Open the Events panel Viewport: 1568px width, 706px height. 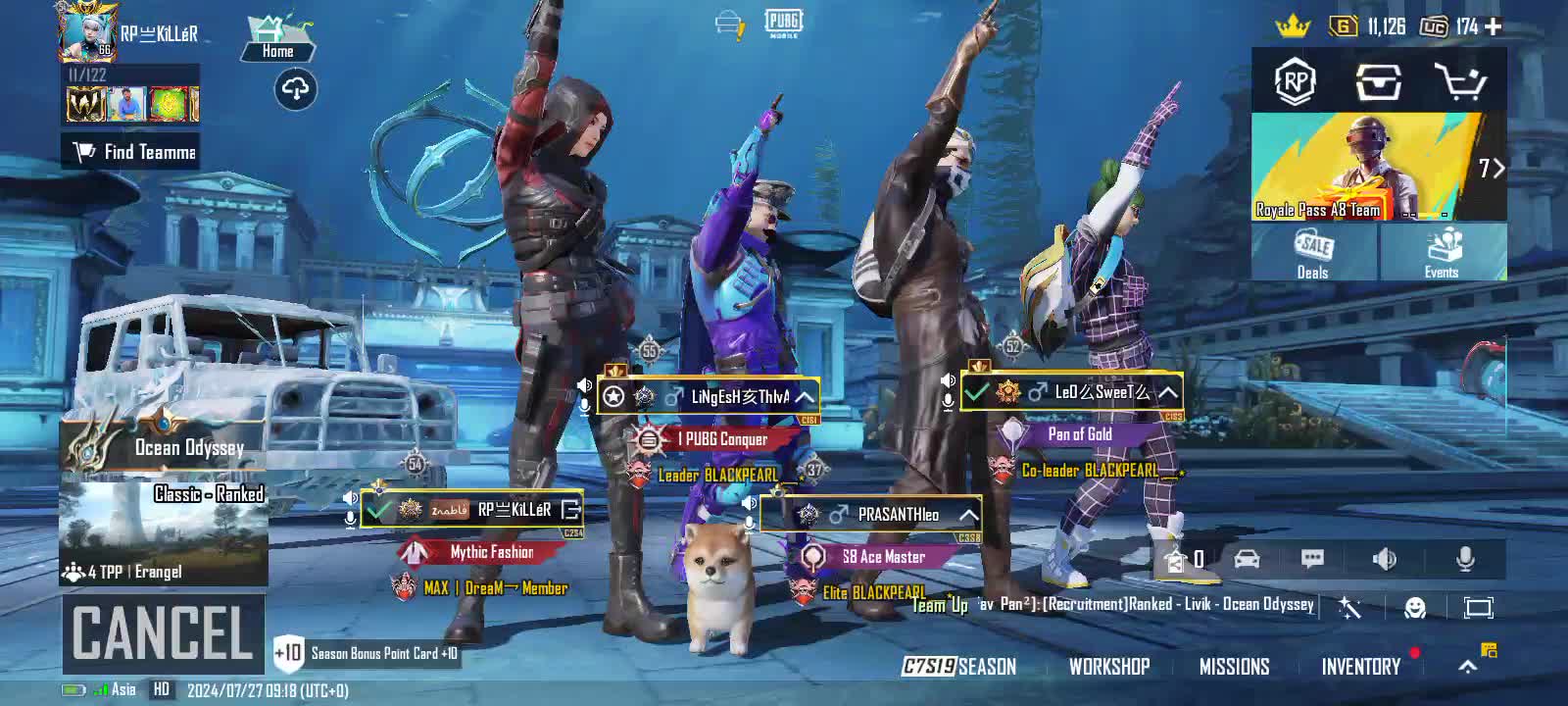pos(1442,253)
